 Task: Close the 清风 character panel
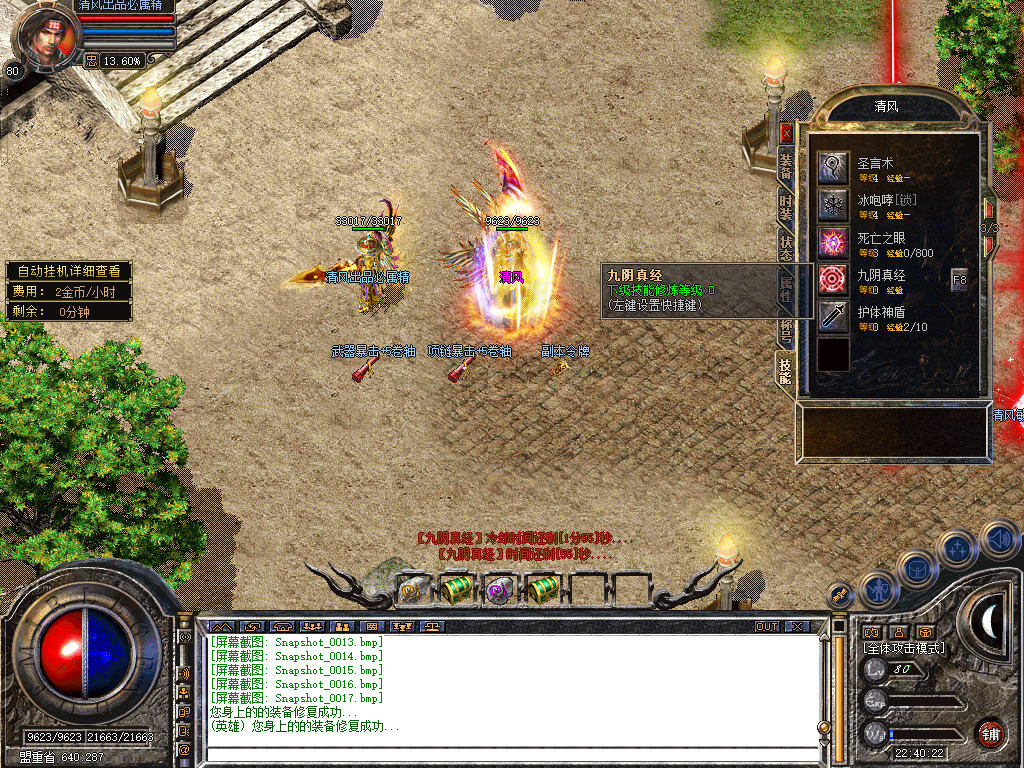pyautogui.click(x=786, y=131)
